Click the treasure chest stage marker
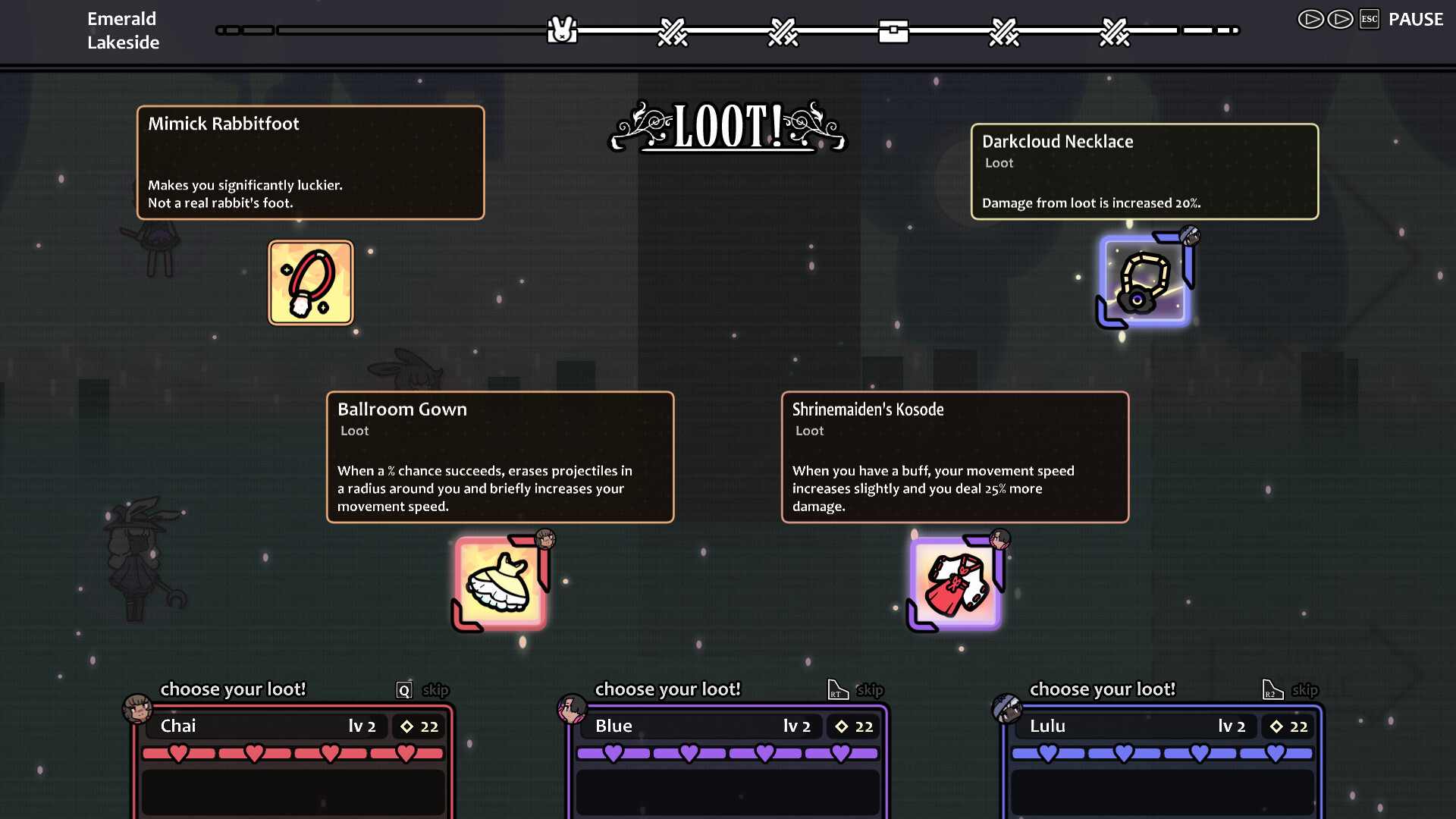This screenshot has width=1456, height=819. [x=893, y=32]
